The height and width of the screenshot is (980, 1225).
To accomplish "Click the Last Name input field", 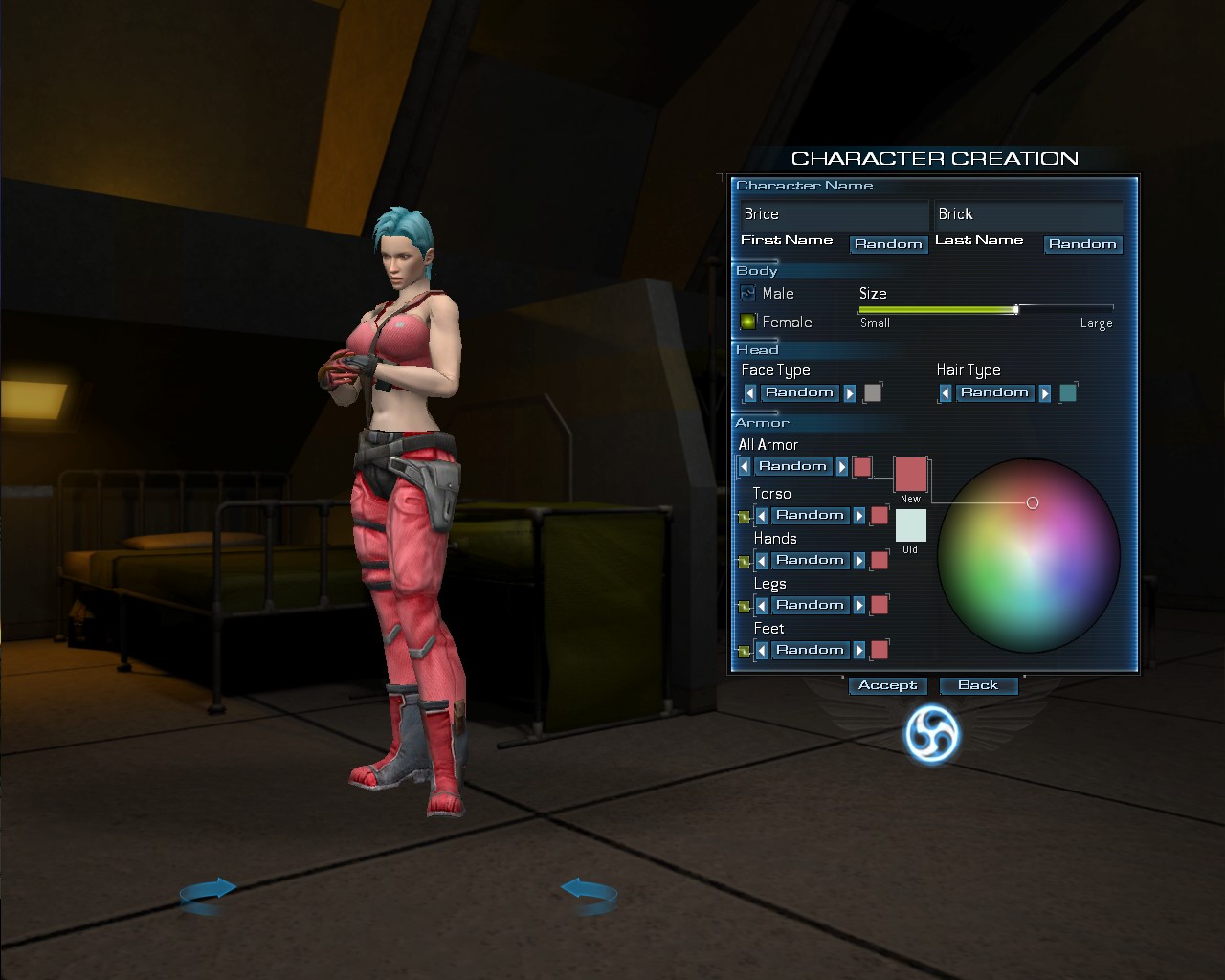I will pos(1028,214).
